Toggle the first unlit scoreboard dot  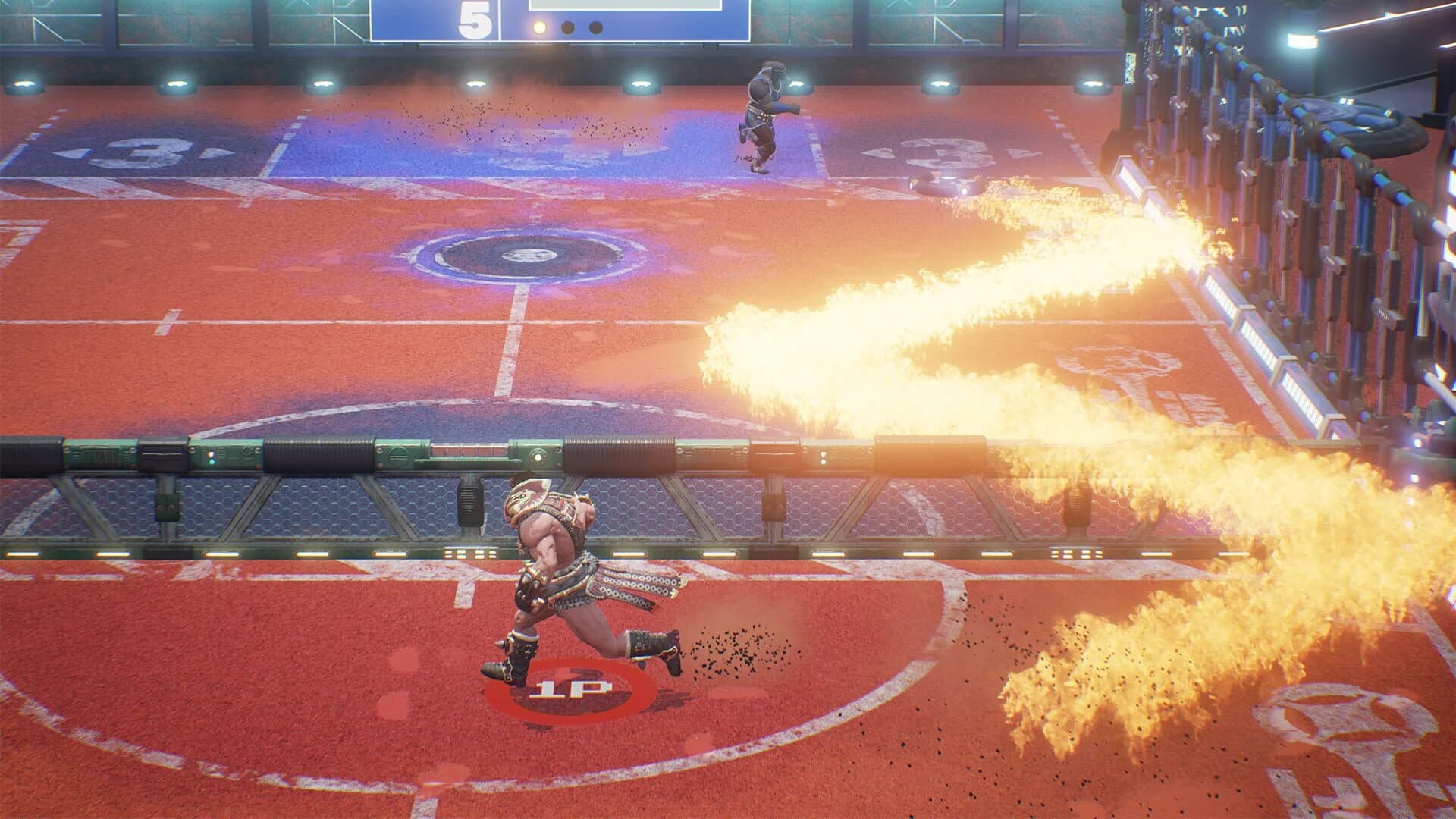(569, 28)
